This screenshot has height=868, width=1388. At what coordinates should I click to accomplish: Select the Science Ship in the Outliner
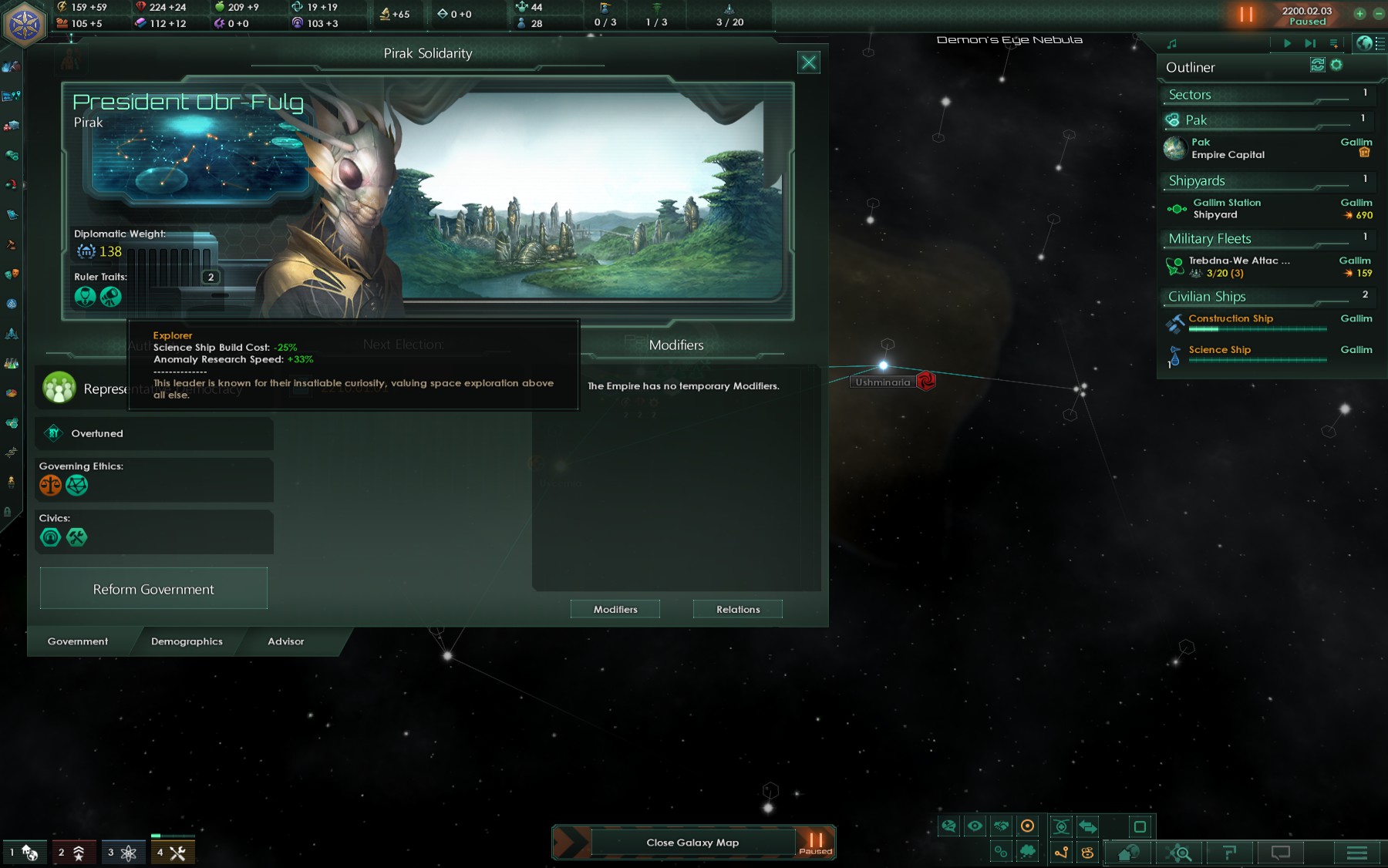[1218, 349]
